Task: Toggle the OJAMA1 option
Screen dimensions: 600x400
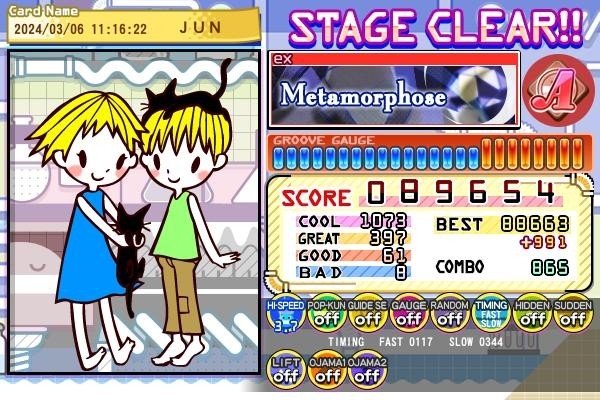Action: click(x=327, y=371)
